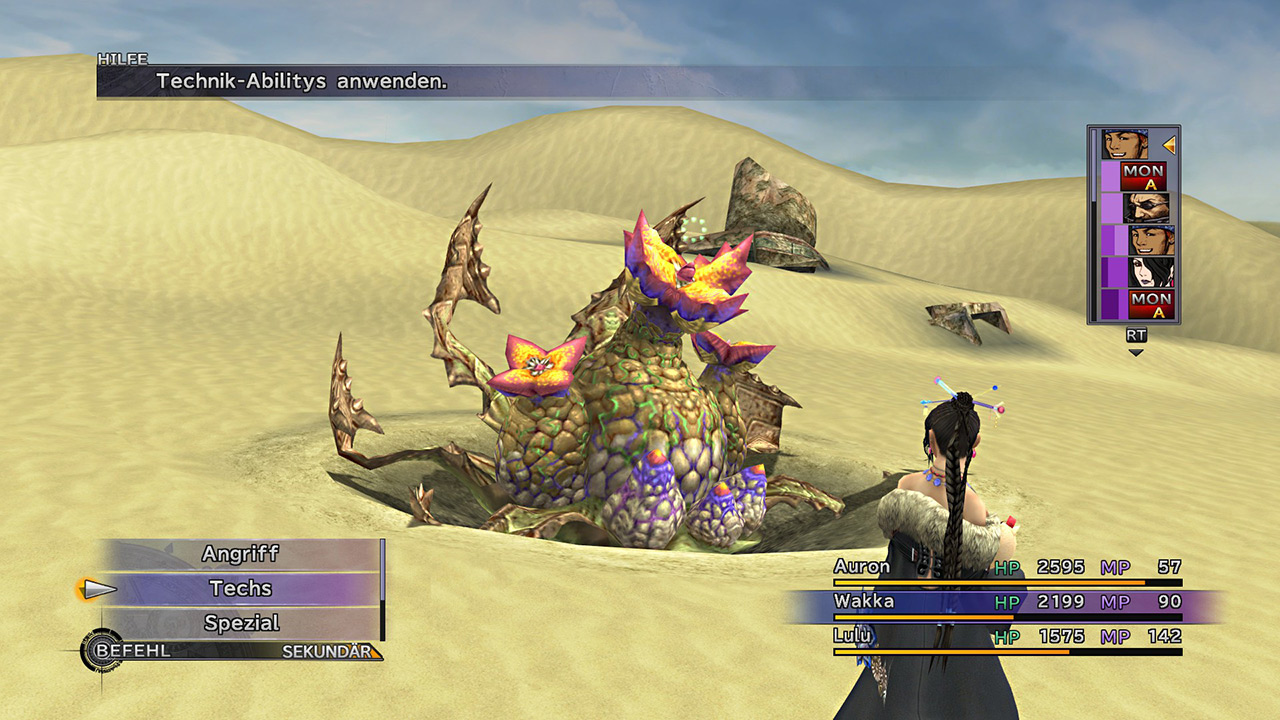Viewport: 1280px width, 720px height.
Task: Select the Angriff command
Action: (240, 554)
